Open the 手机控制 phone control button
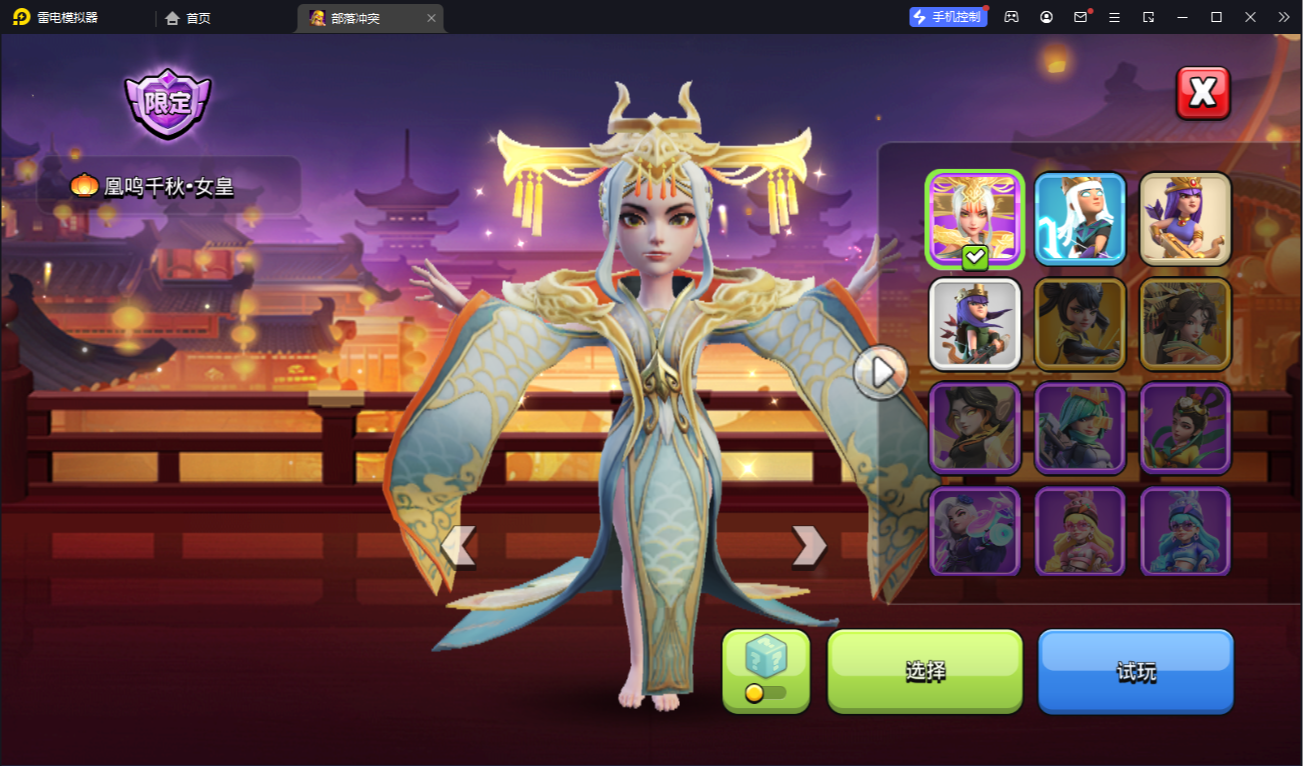 (947, 17)
